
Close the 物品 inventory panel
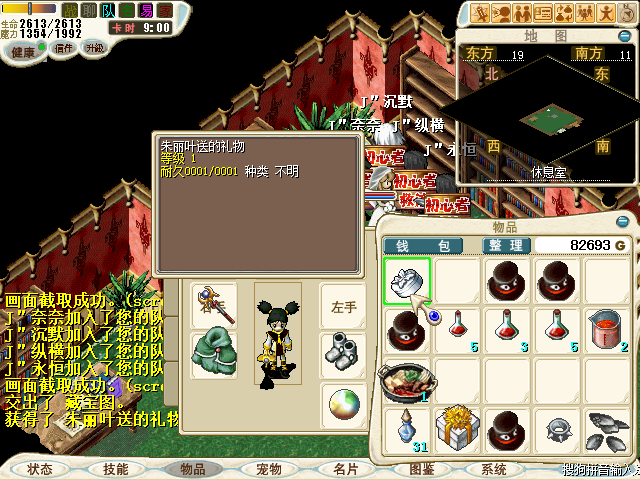(x=623, y=221)
